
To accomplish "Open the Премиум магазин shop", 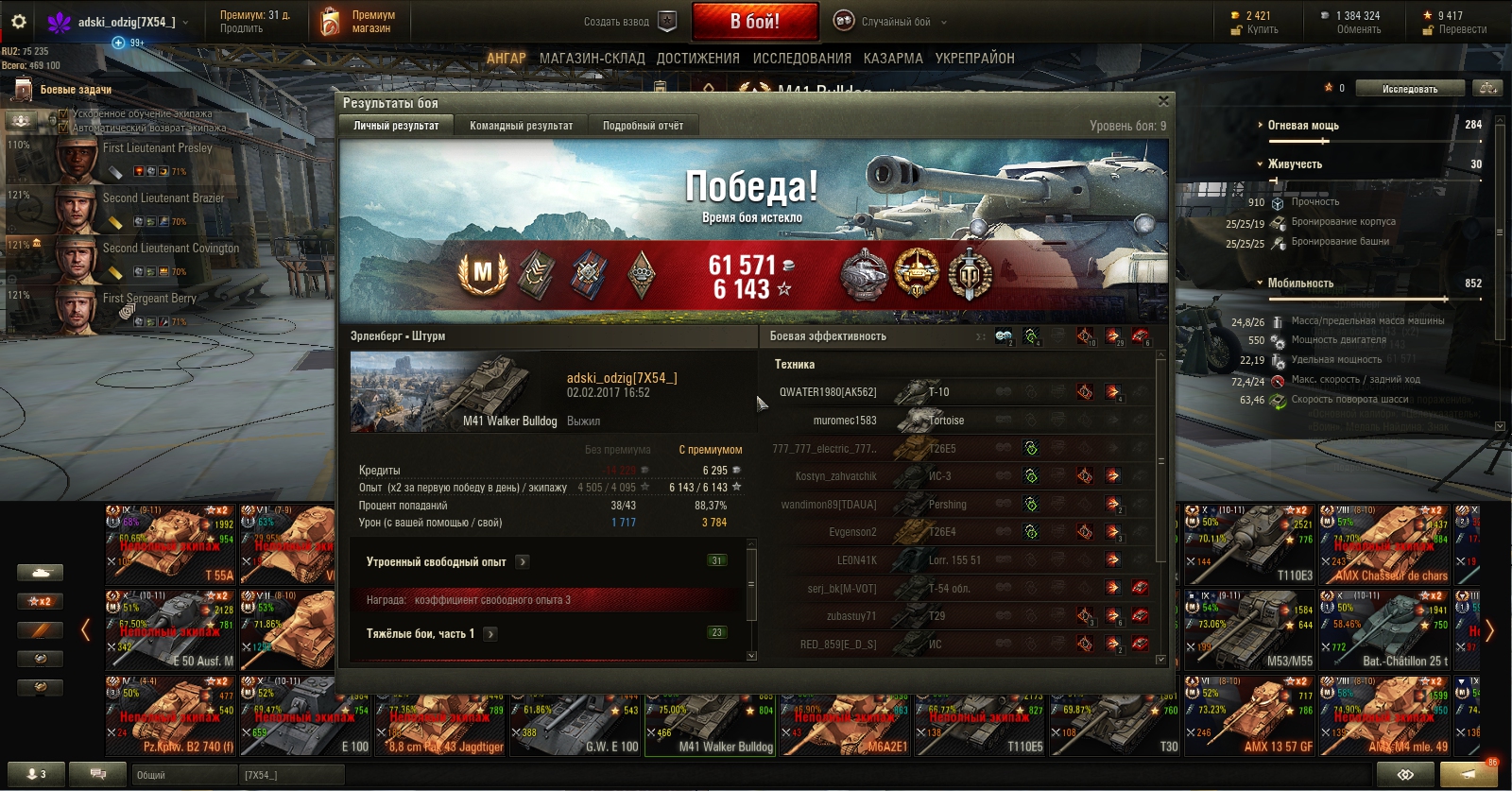I will (359, 22).
